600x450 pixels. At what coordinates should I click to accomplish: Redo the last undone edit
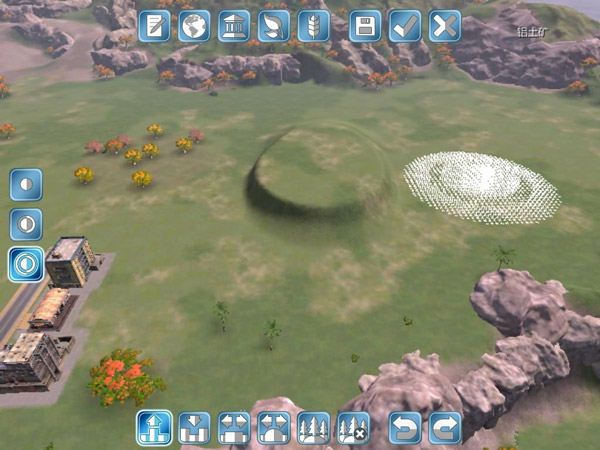pos(445,428)
